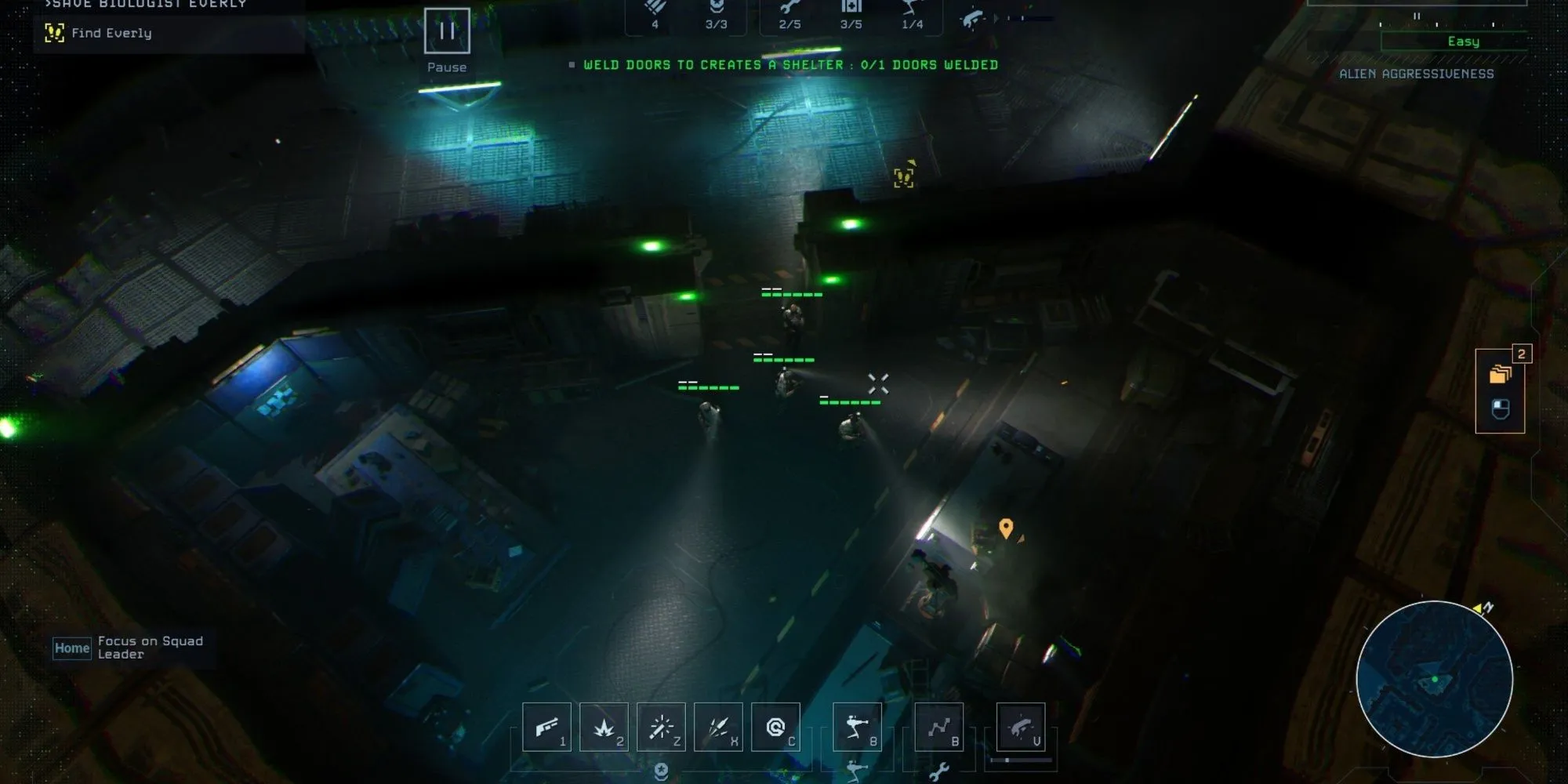Choose the motion tracker slot
The width and height of the screenshot is (1568, 784).
point(1020,728)
